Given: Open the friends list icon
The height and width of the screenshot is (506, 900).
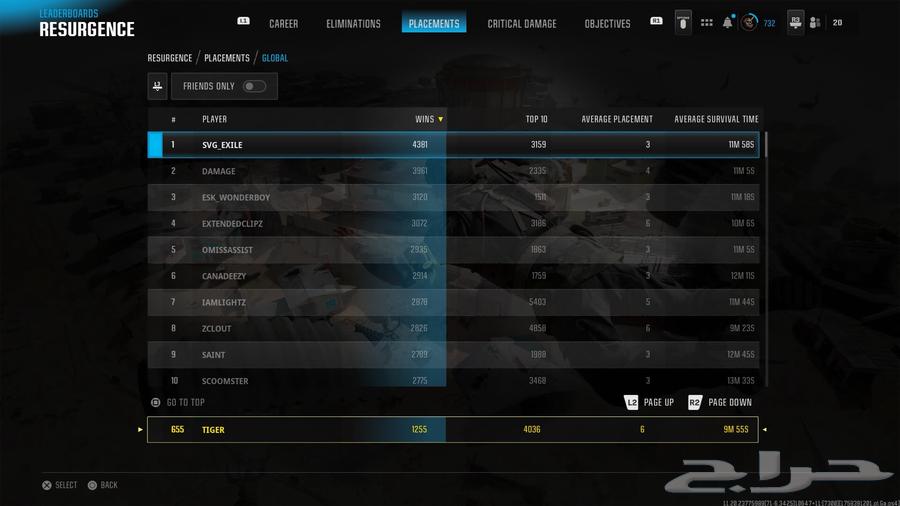Looking at the screenshot, I should pos(815,22).
